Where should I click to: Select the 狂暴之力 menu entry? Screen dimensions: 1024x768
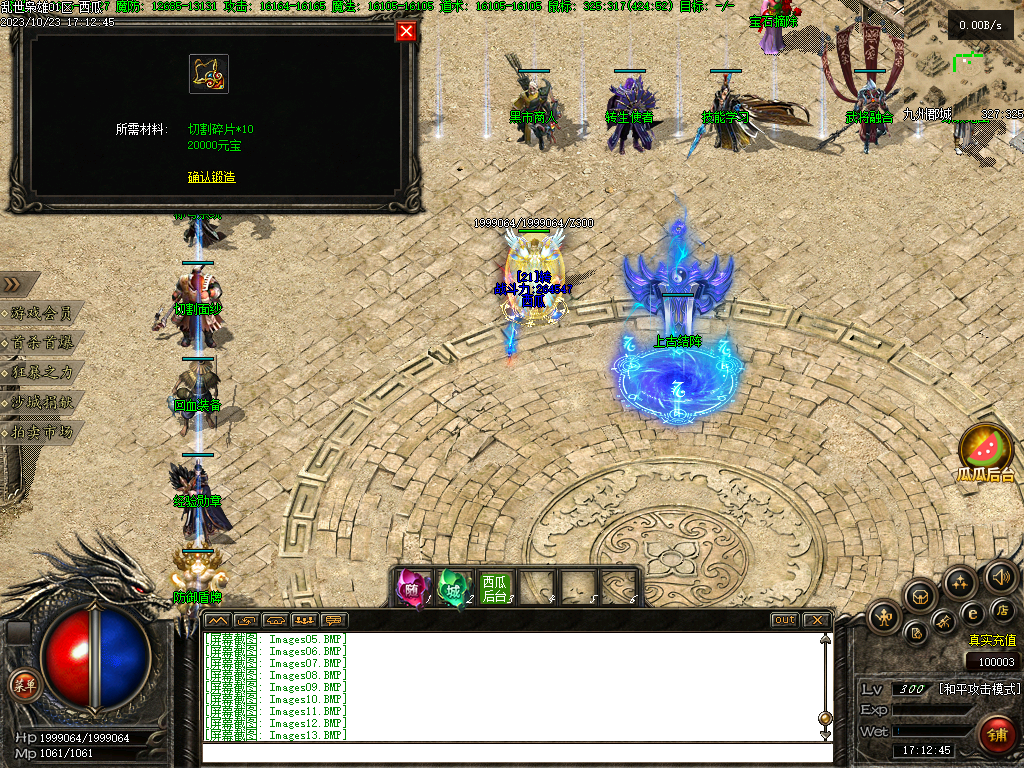coord(42,372)
